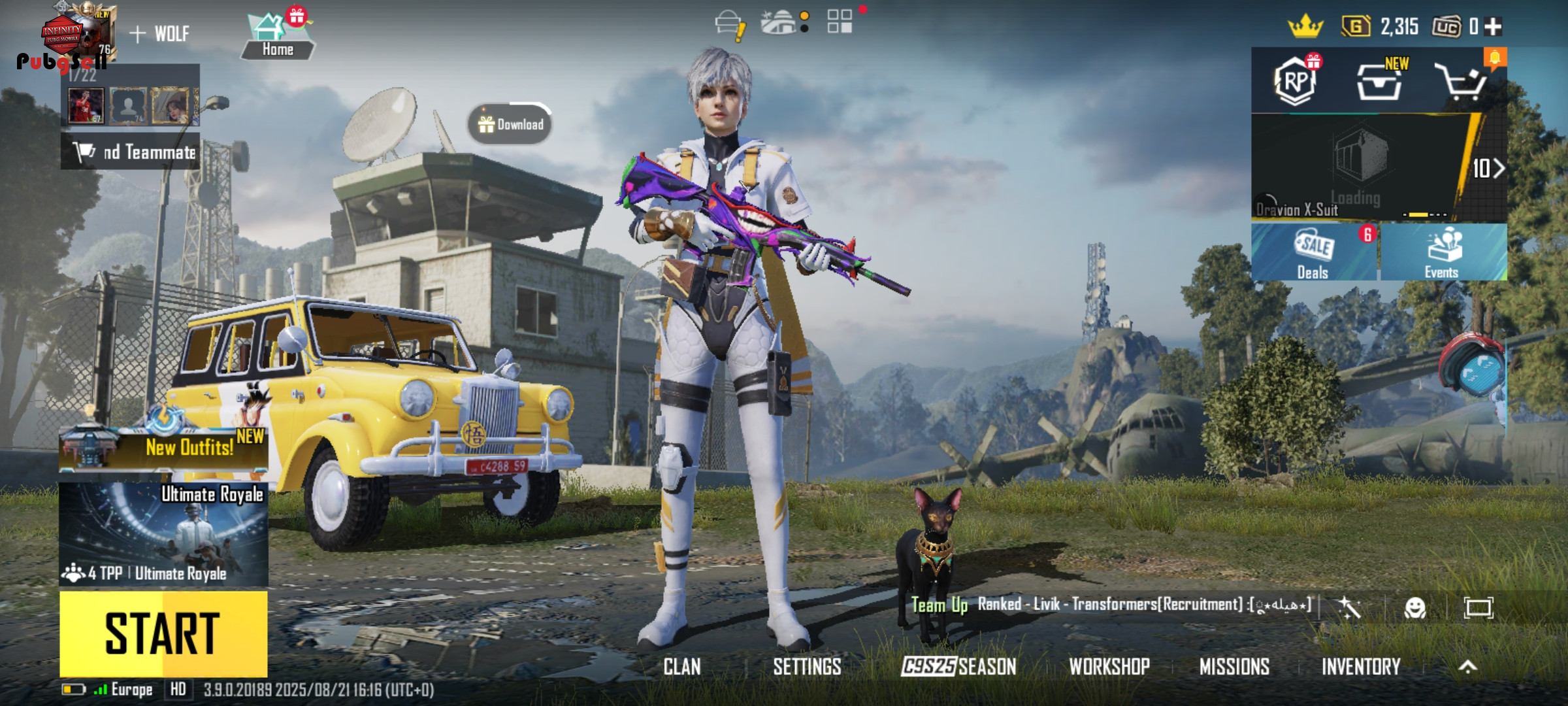Screen dimensions: 1568x706
Task: Hit the yellow START button
Action: pyautogui.click(x=163, y=633)
